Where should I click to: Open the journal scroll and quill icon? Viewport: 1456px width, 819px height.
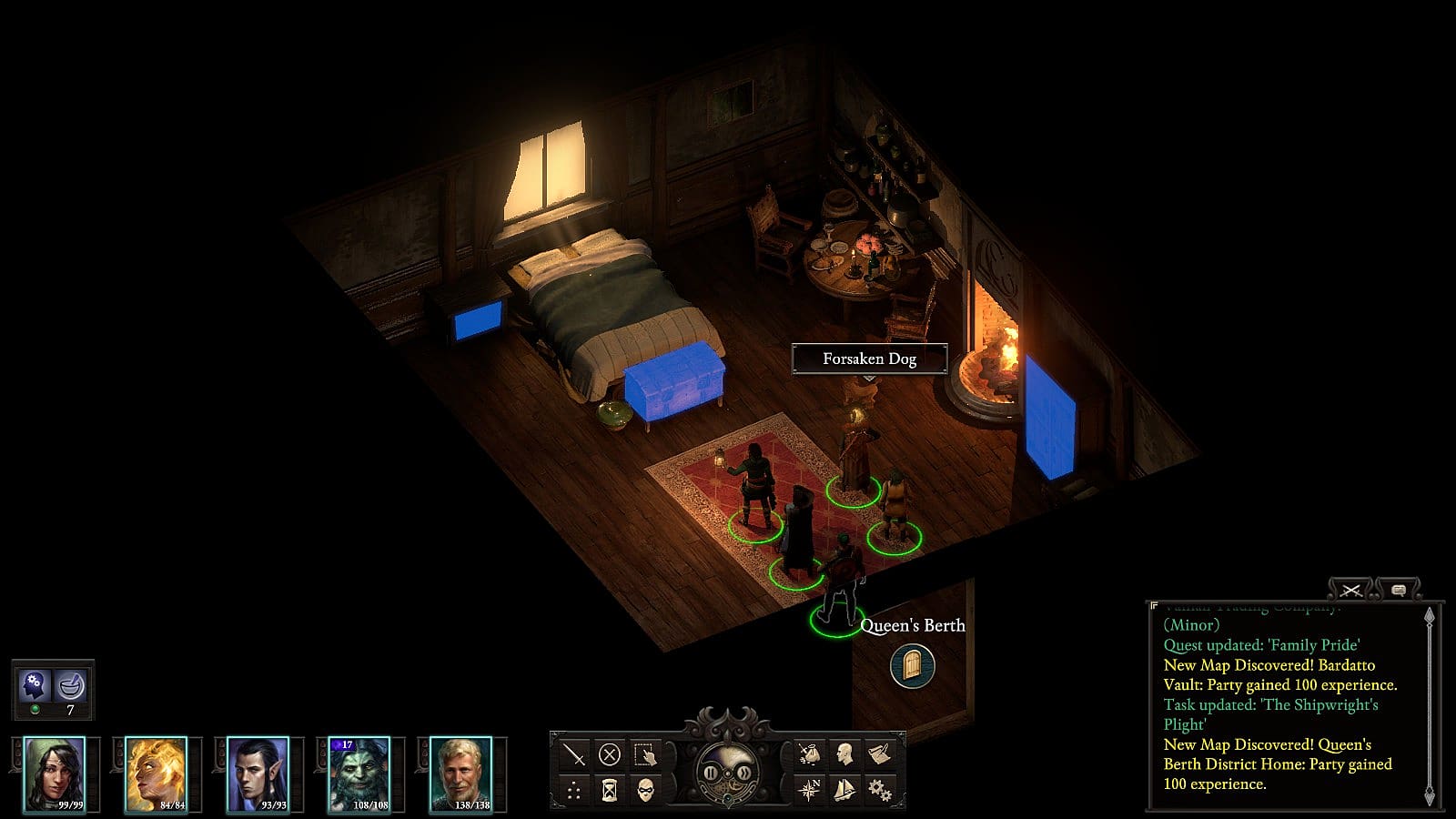[880, 753]
